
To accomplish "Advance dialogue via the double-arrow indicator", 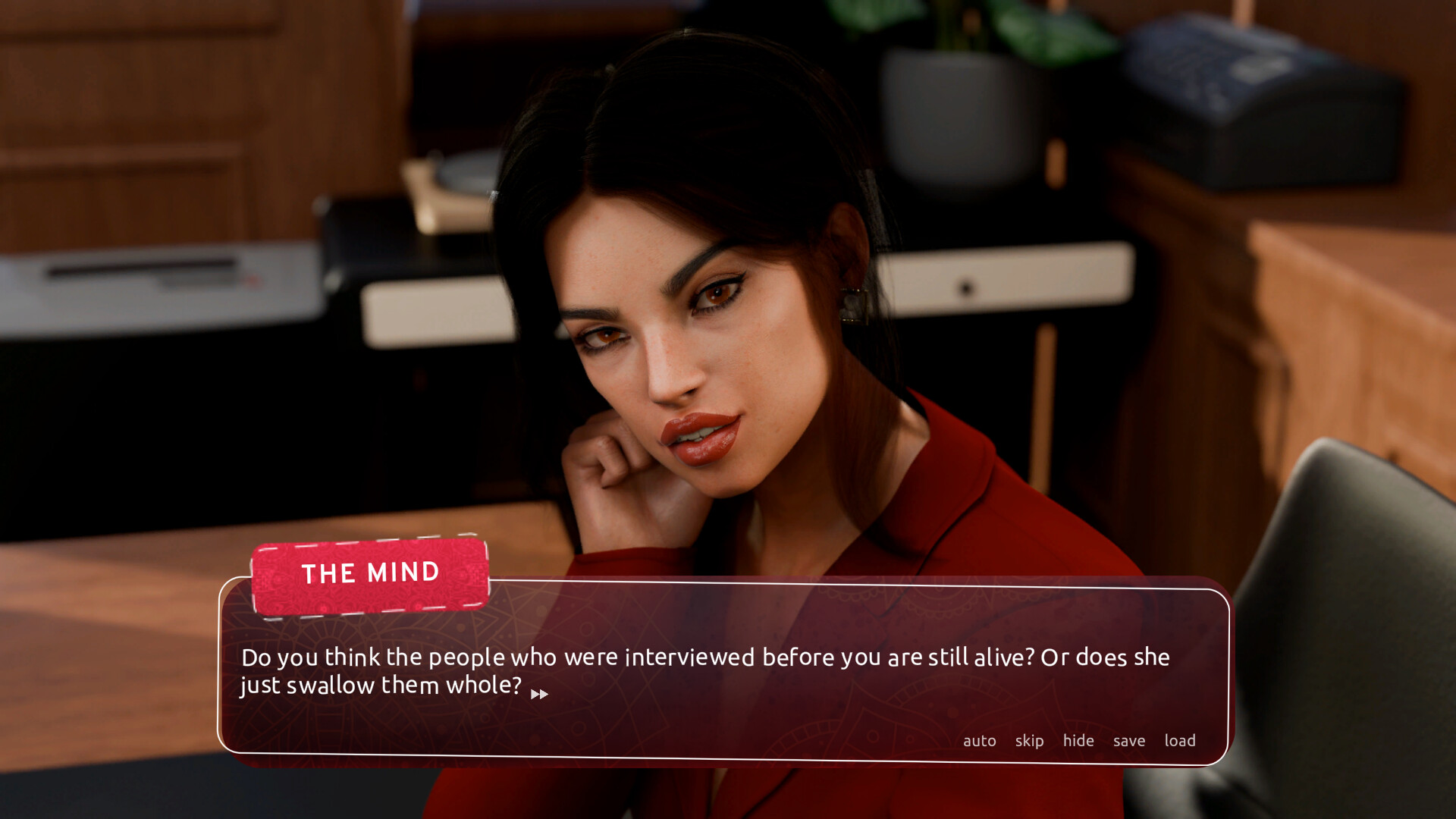I will pos(539,695).
